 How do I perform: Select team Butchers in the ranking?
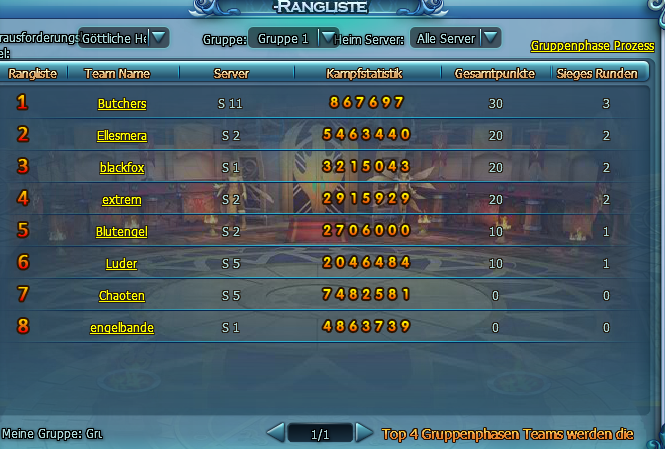[122, 104]
